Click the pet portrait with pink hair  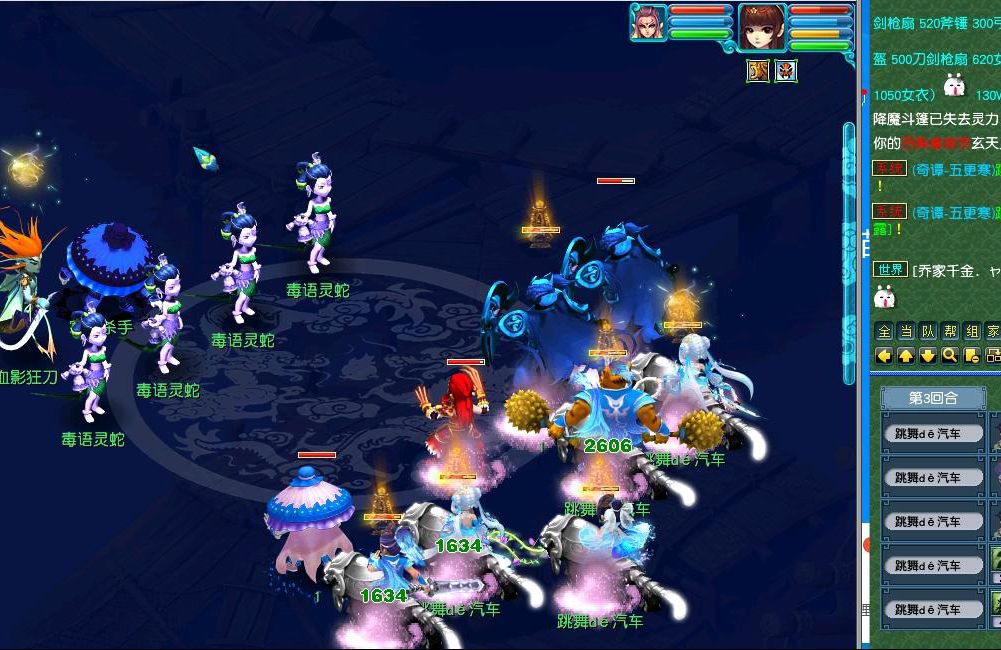coord(648,22)
